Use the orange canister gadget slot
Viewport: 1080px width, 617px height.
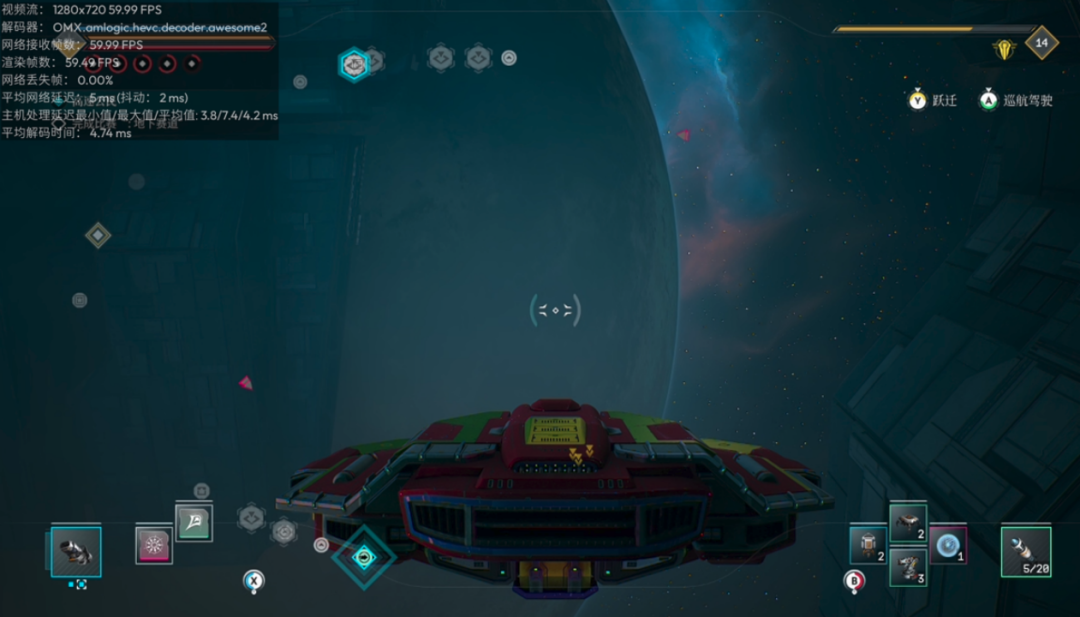point(868,545)
